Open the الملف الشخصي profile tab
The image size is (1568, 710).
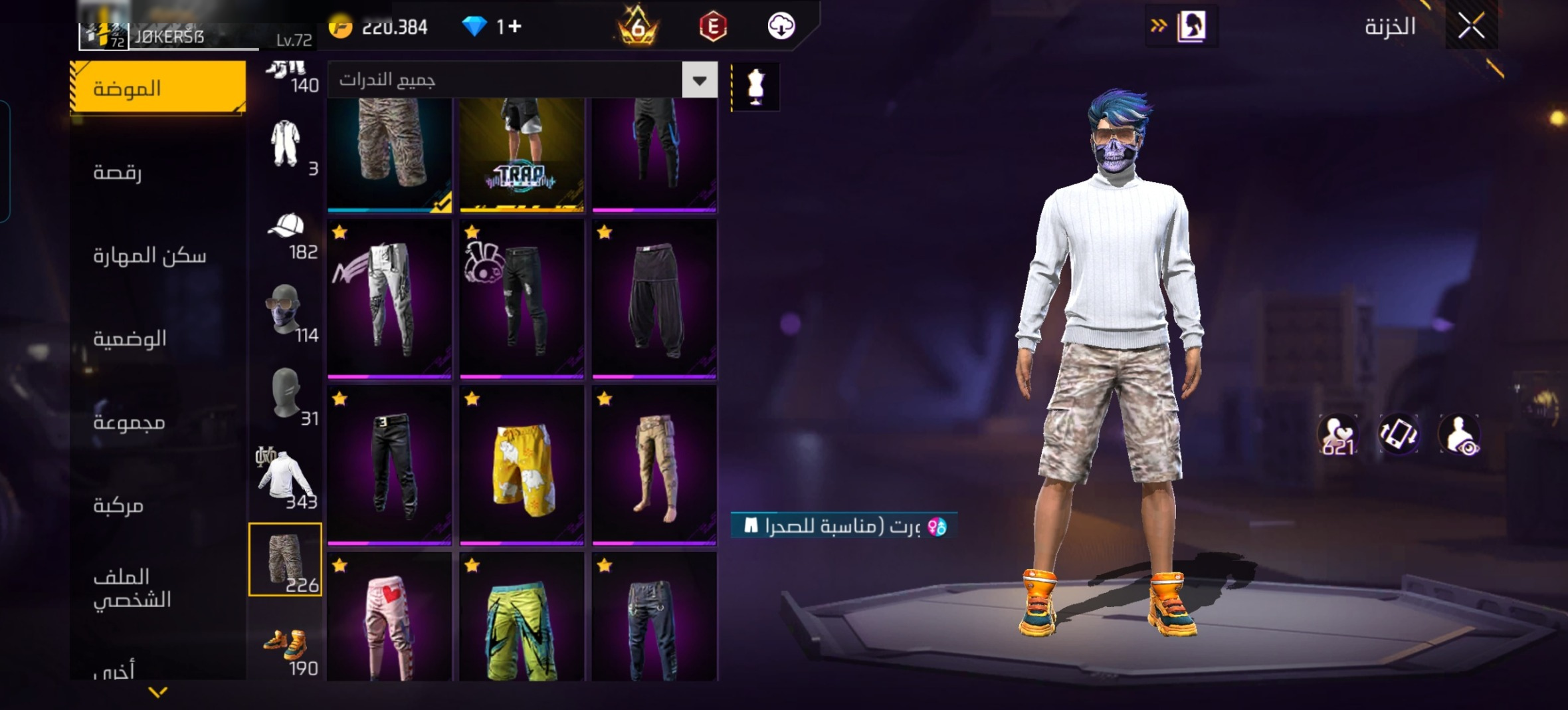tap(132, 588)
